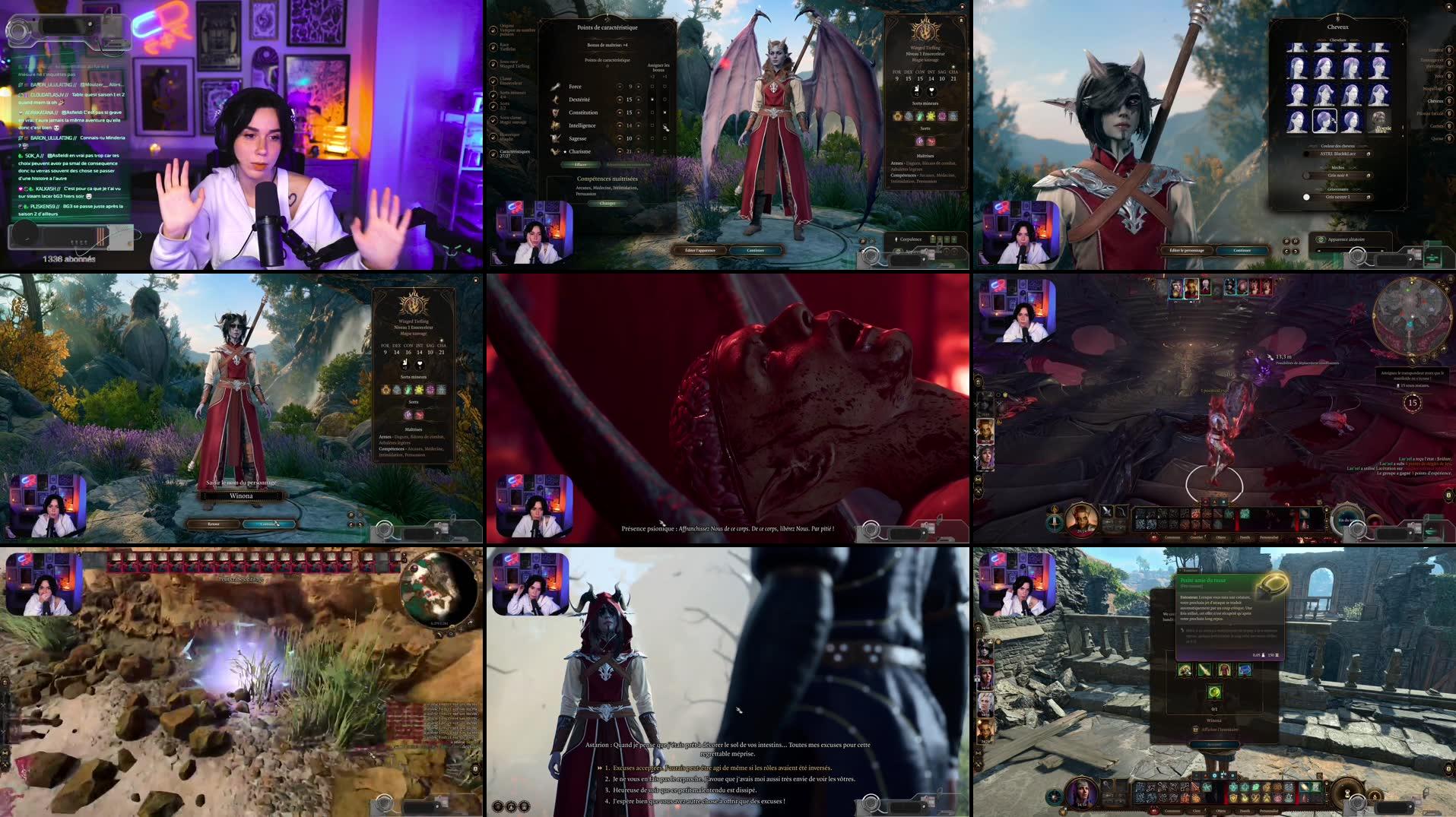Click the green item icon in the tooltip
This screenshot has height=817, width=1456.
1214,693
